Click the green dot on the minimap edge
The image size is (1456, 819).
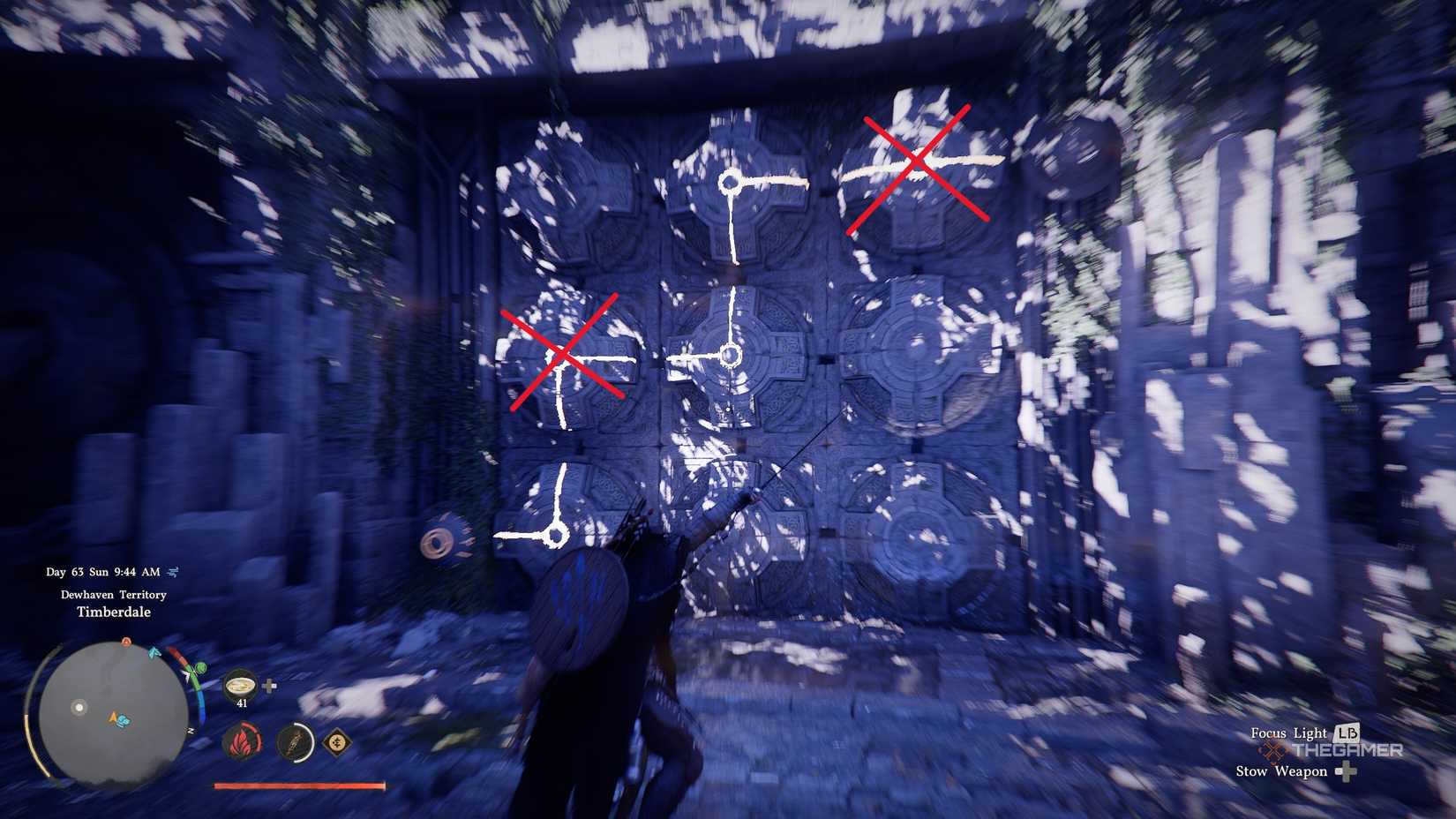point(201,667)
